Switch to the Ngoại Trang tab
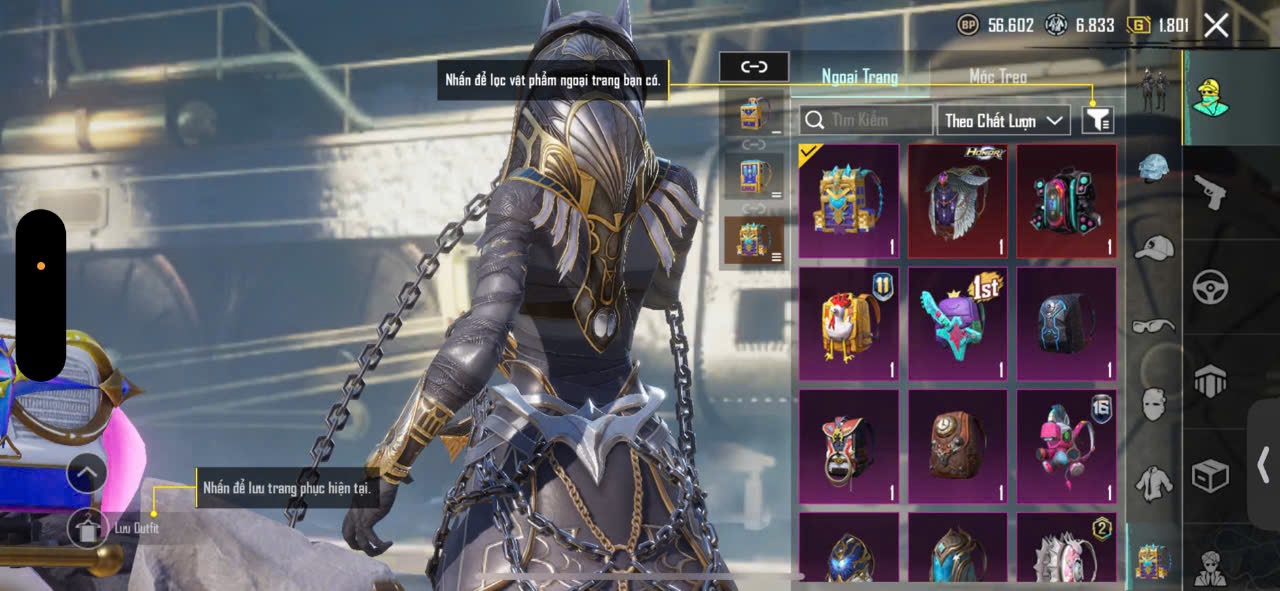 coord(859,77)
